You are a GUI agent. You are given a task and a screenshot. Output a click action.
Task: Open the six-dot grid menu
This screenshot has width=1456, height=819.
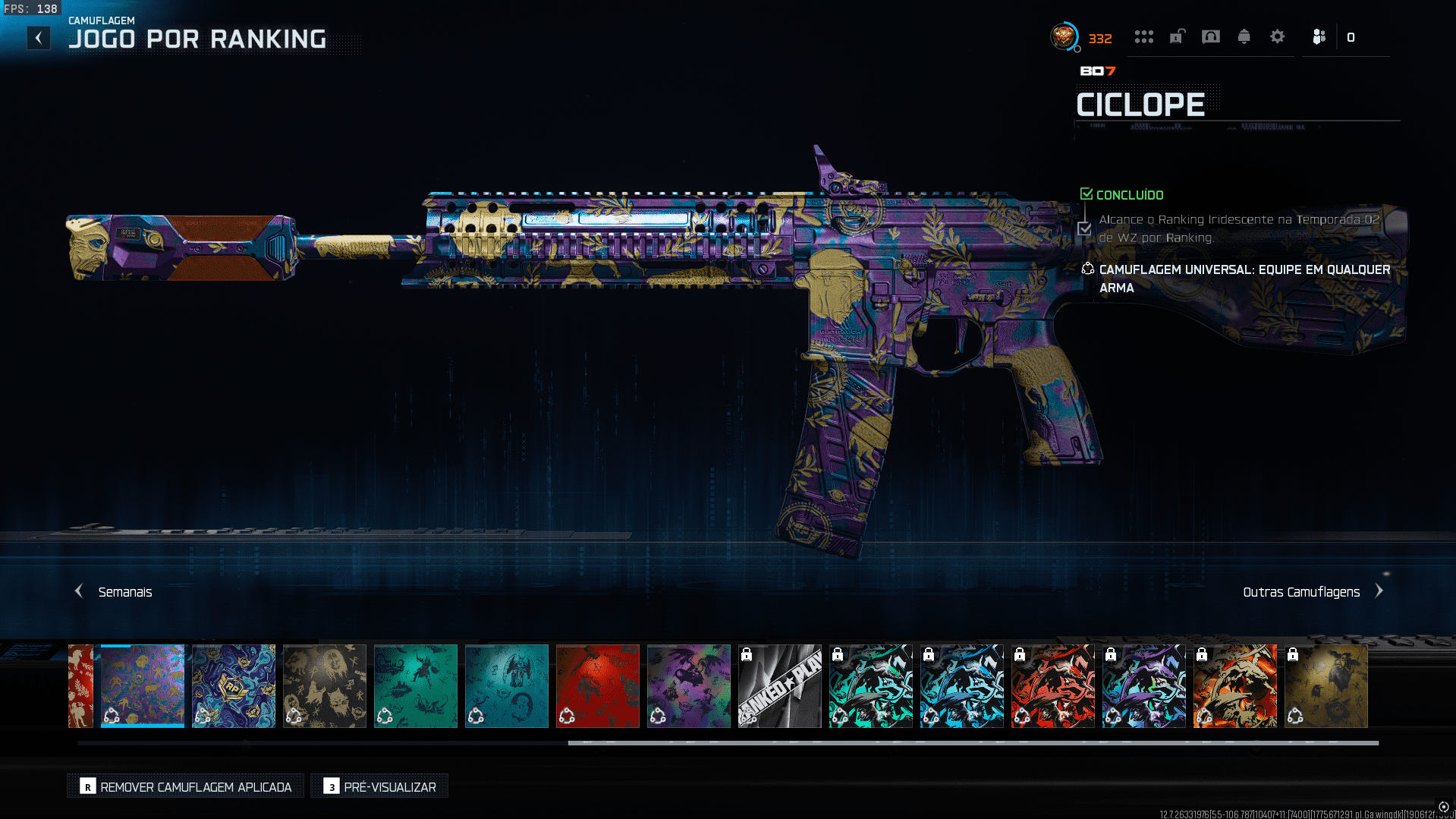1143,36
